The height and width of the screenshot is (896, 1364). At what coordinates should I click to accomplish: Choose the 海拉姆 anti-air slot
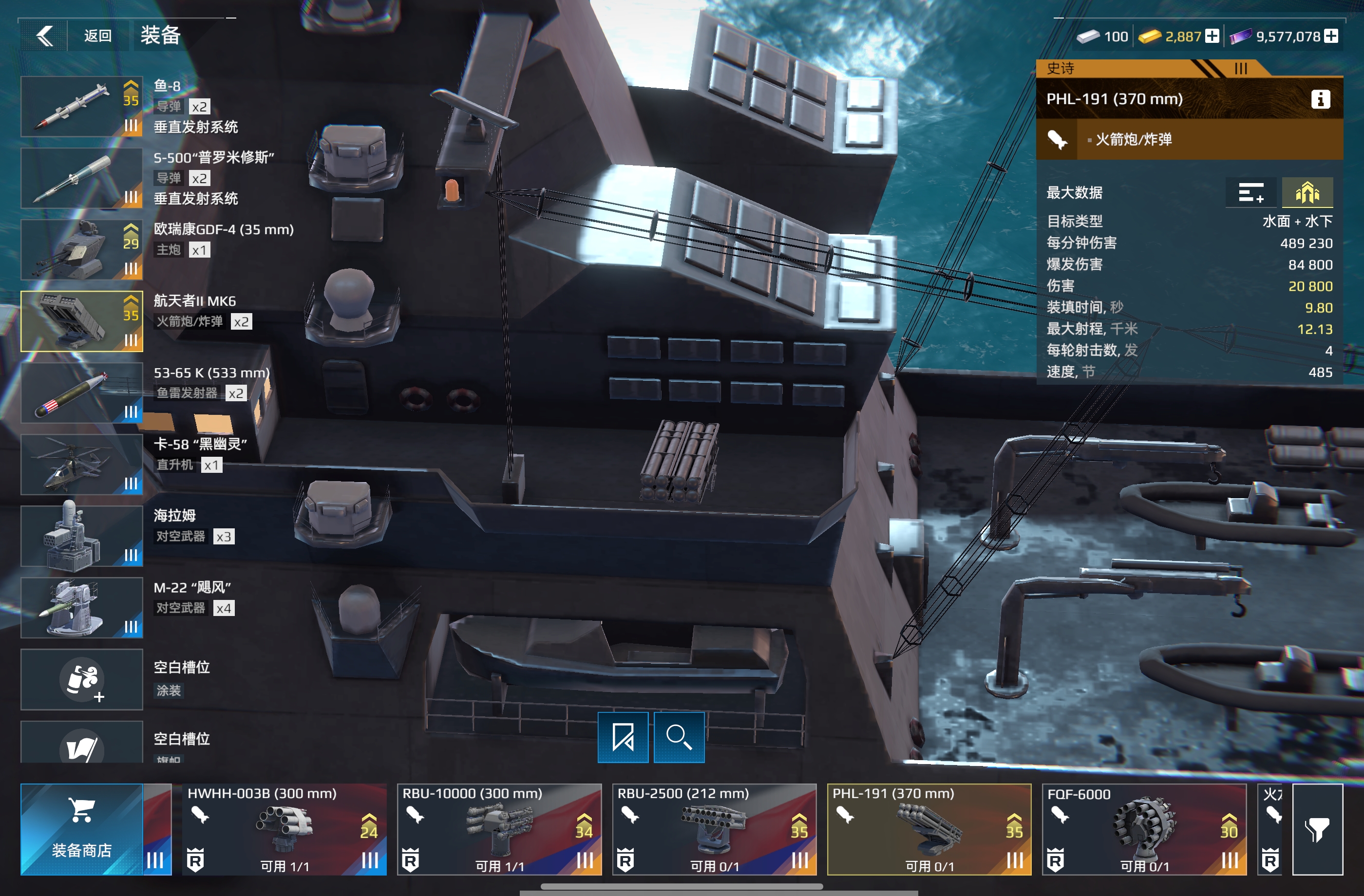[82, 536]
